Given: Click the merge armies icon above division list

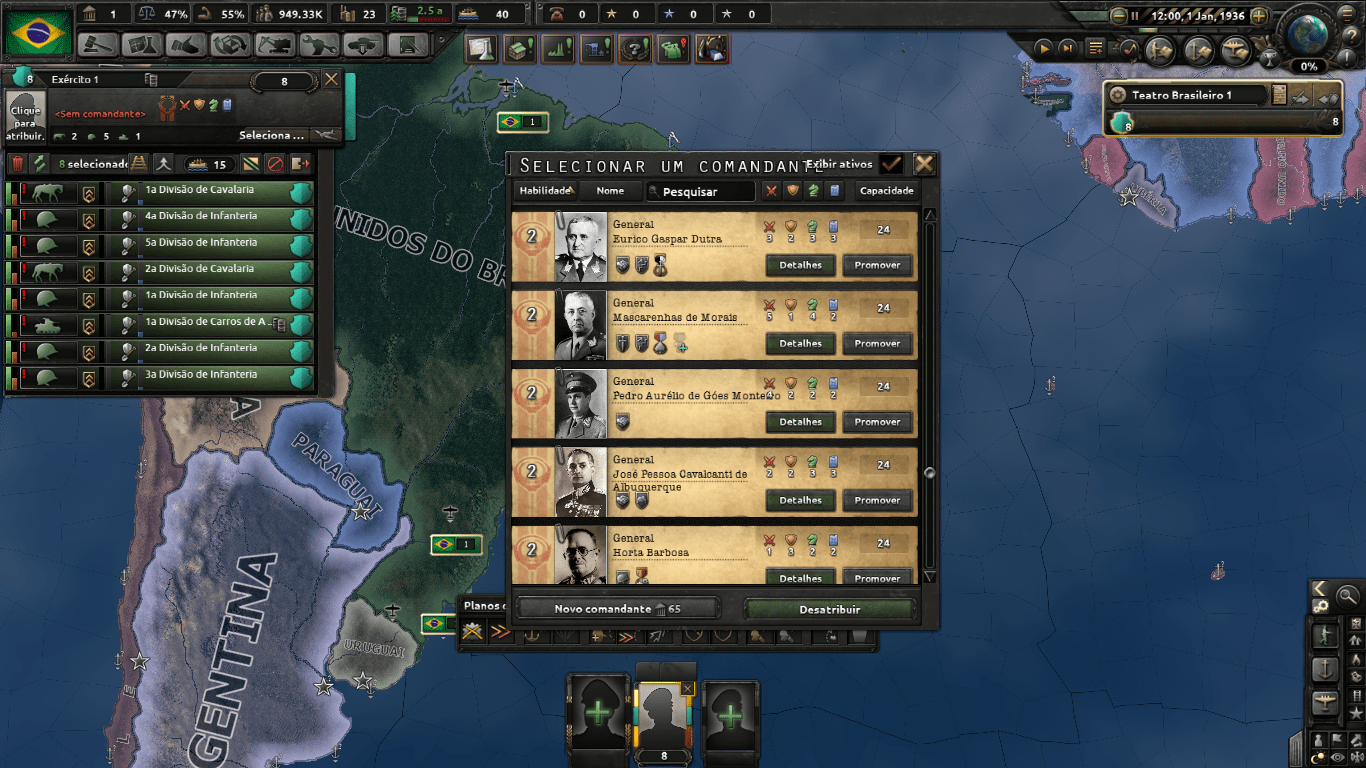Looking at the screenshot, I should 163,165.
